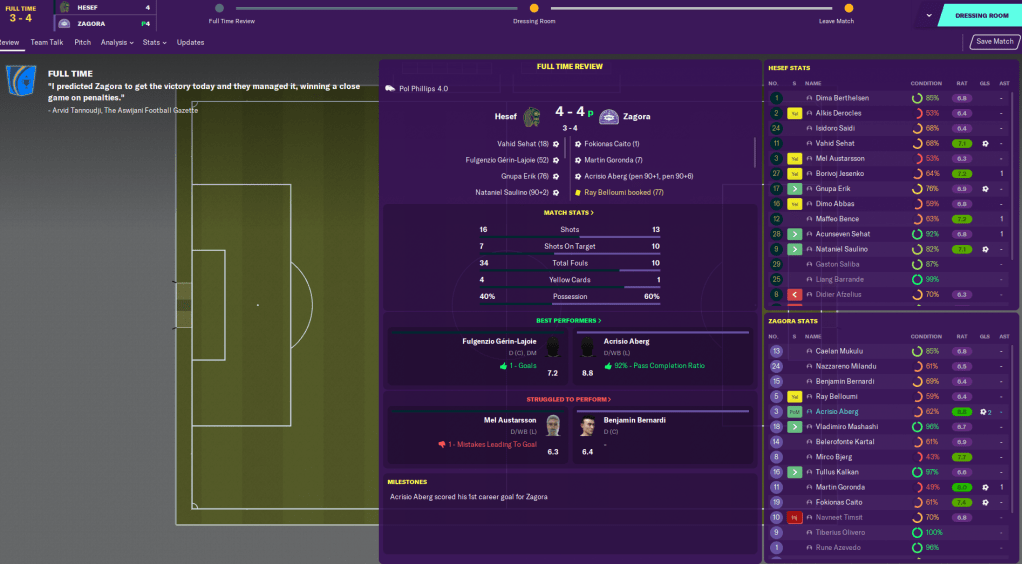Open the Match Stats section link
The height and width of the screenshot is (564, 1022).
569,213
